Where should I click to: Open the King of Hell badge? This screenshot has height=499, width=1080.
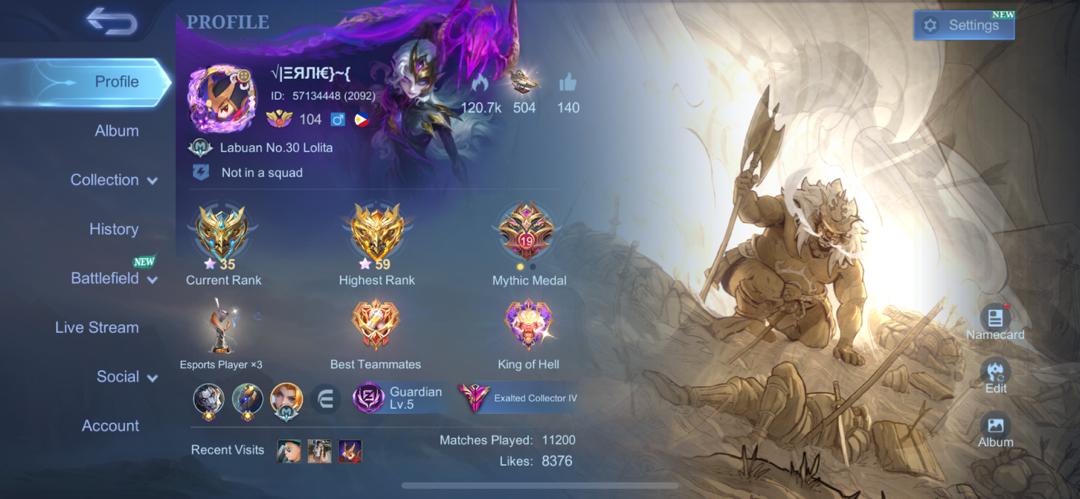coord(528,325)
